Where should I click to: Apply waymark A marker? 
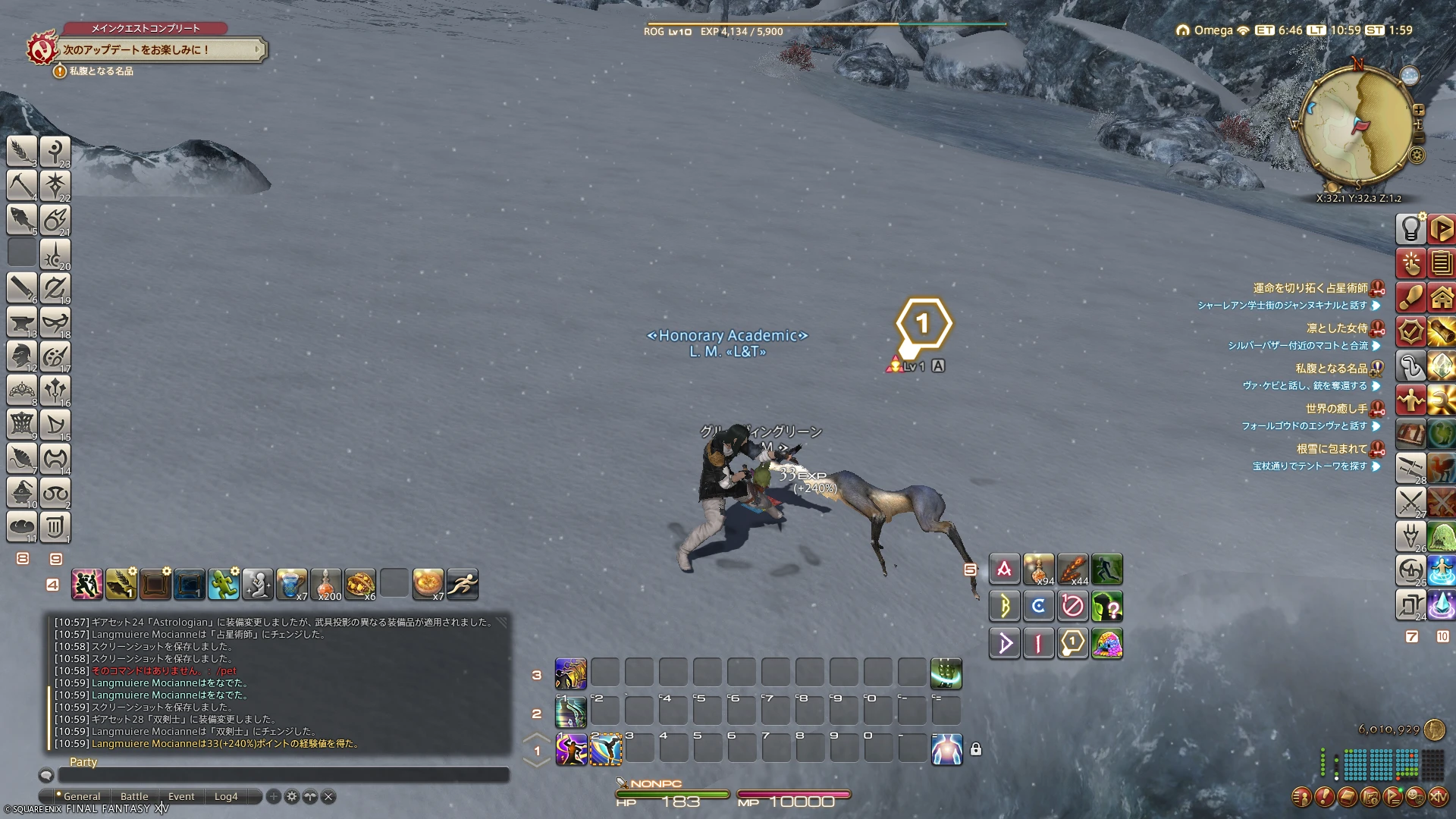[x=1004, y=570]
